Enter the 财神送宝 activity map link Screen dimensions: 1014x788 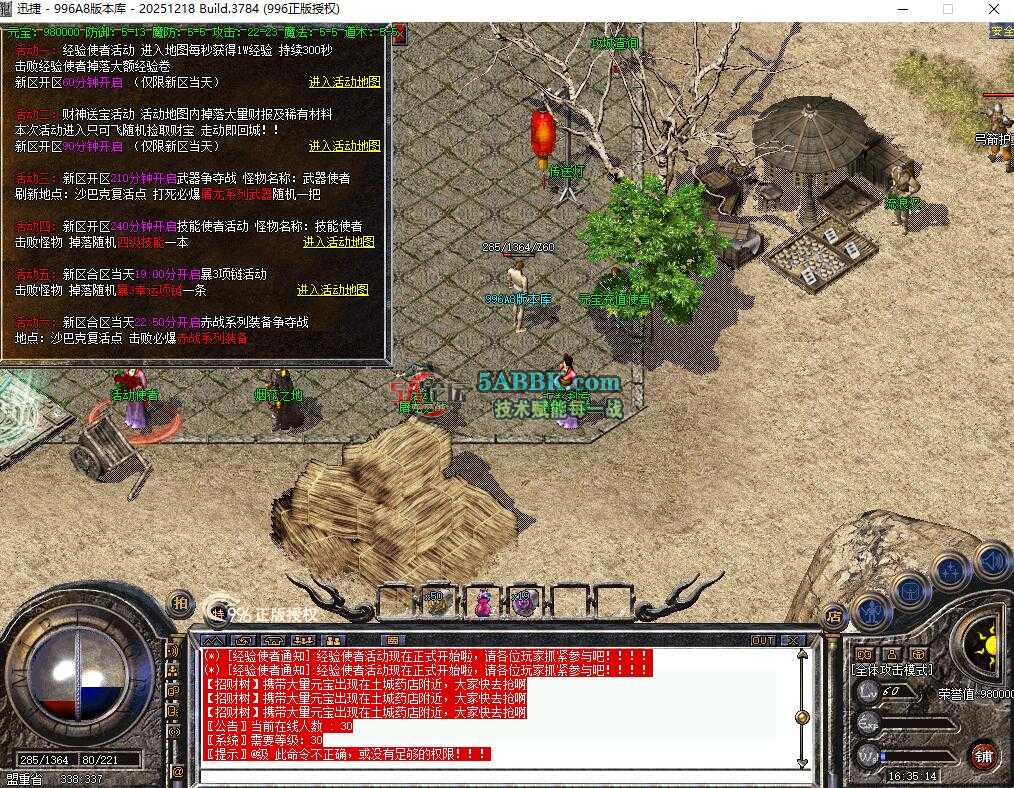point(344,146)
